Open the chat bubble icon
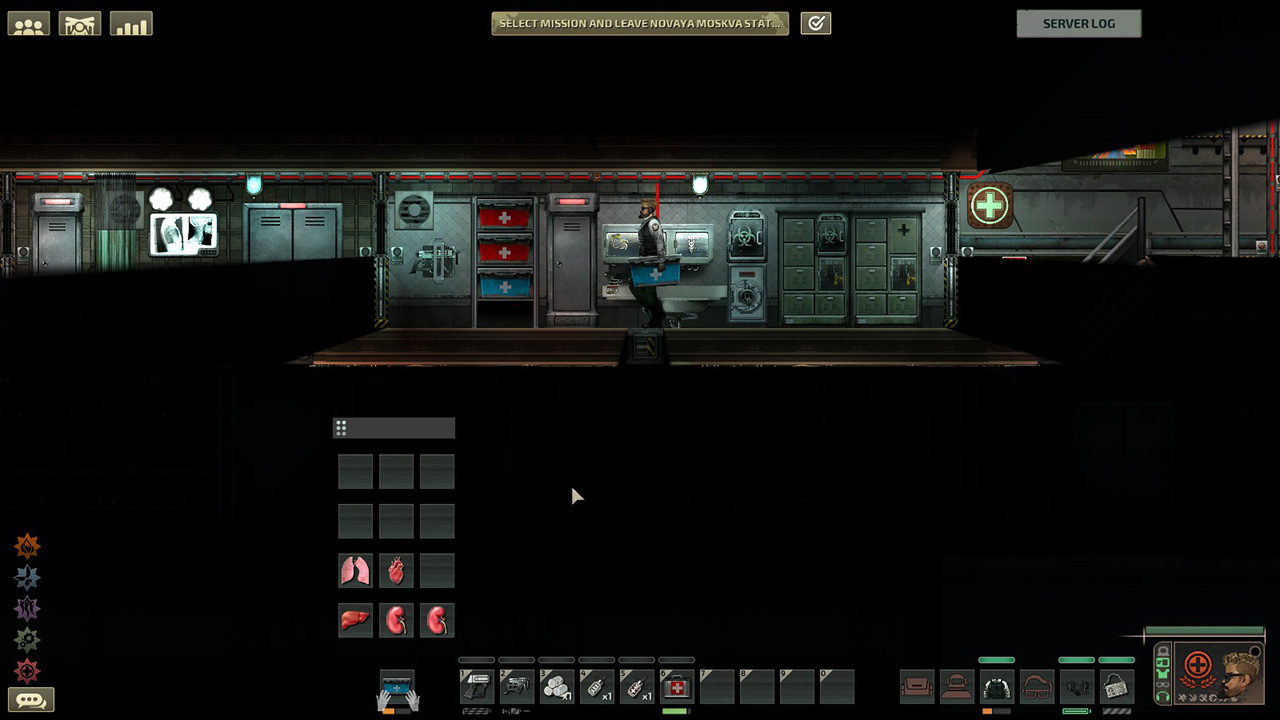1280x720 pixels. click(x=31, y=700)
